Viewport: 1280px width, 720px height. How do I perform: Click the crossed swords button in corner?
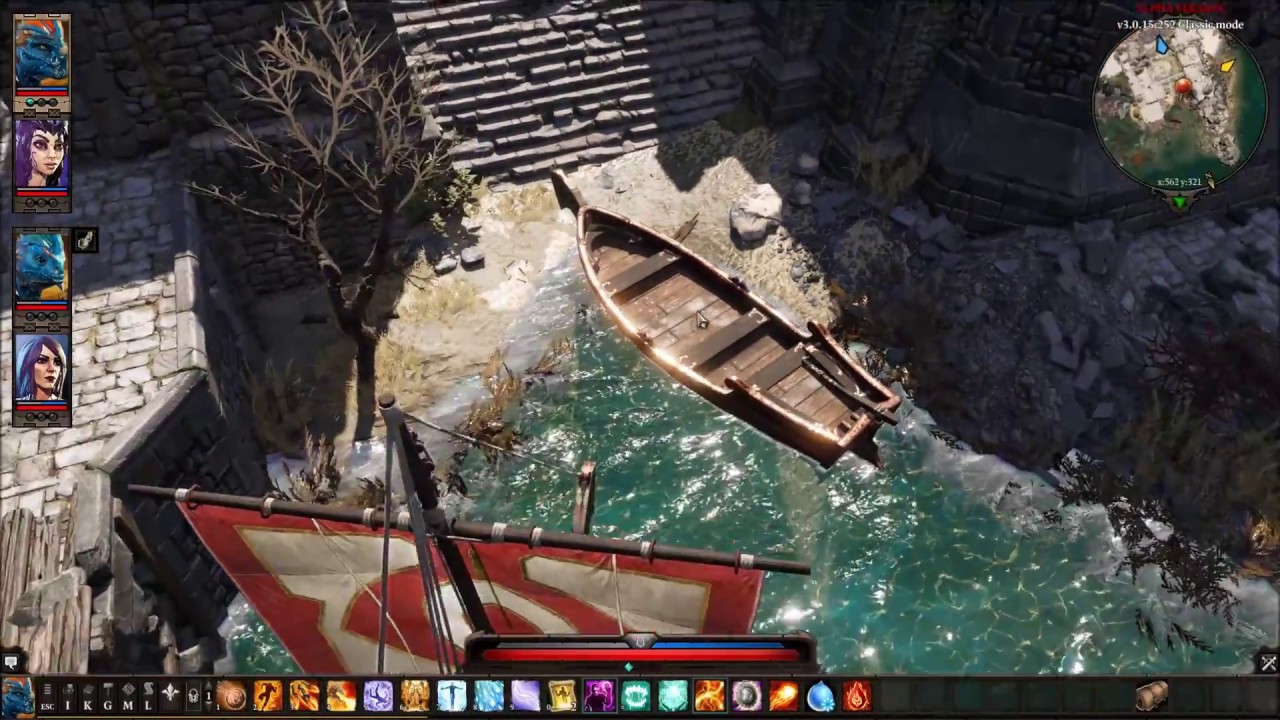click(1268, 663)
